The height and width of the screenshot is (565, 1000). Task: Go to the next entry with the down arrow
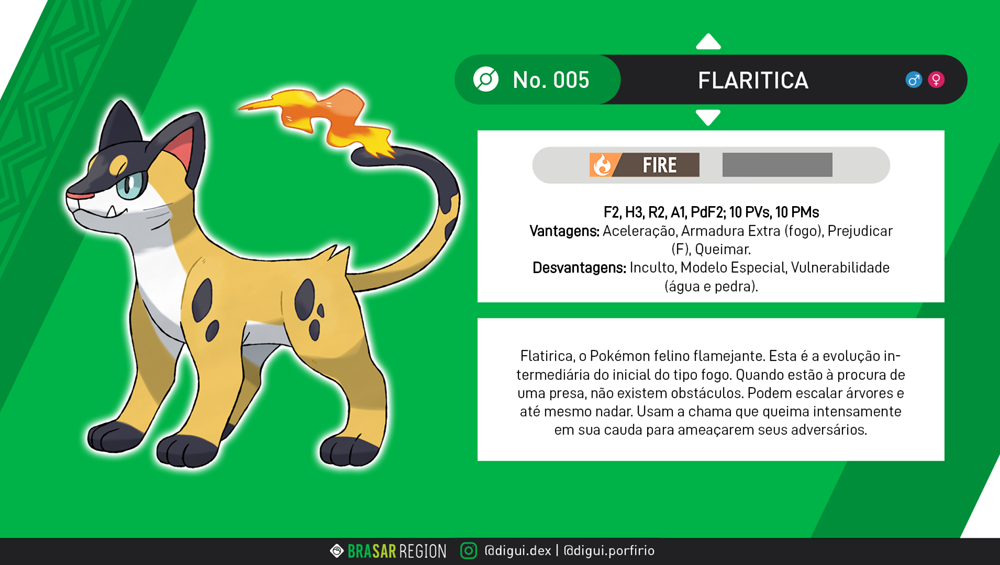(x=708, y=118)
